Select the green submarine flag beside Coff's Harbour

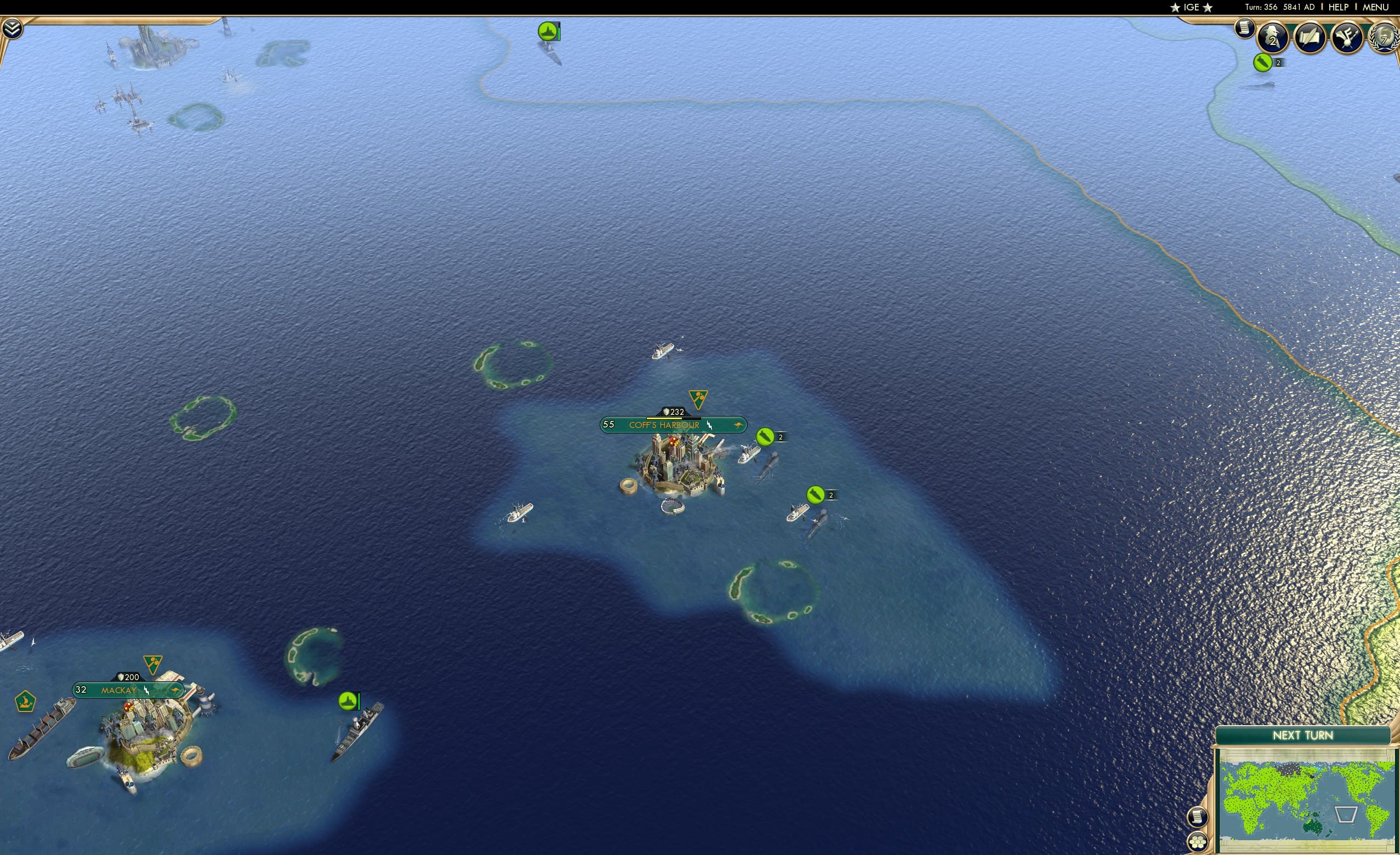[x=766, y=437]
